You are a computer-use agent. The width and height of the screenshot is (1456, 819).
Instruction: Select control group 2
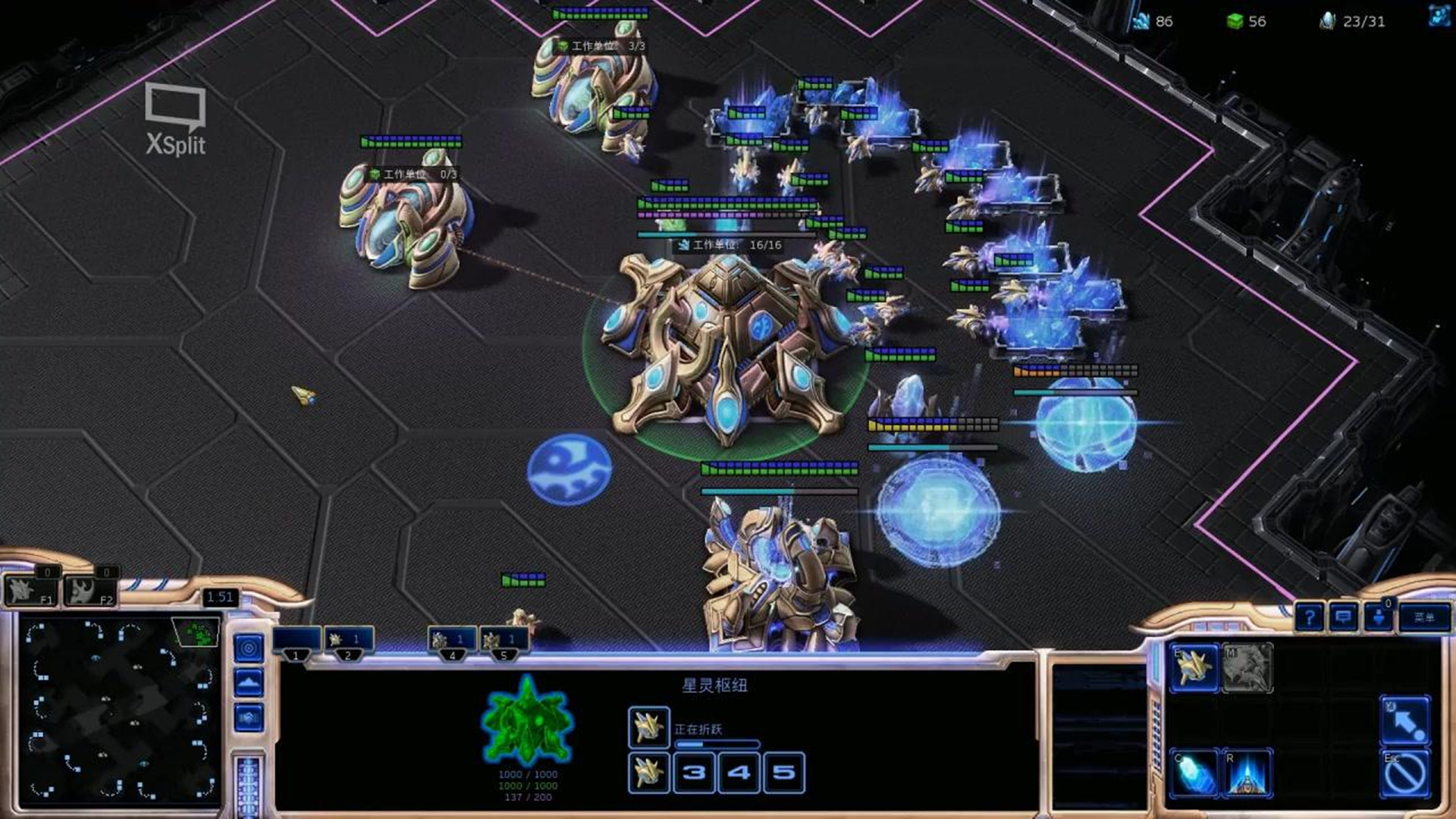click(348, 642)
